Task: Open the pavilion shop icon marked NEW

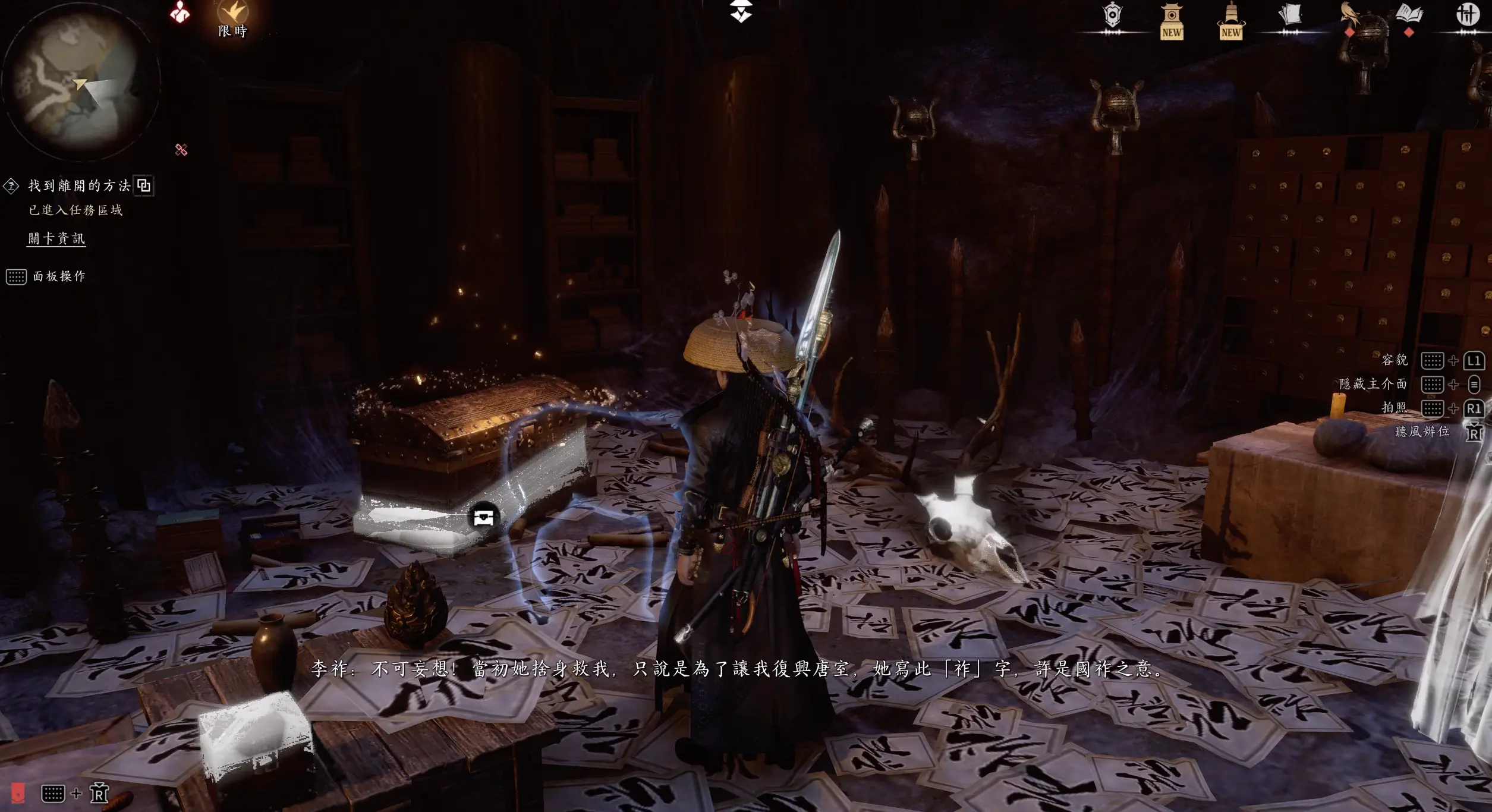Action: (1172, 21)
